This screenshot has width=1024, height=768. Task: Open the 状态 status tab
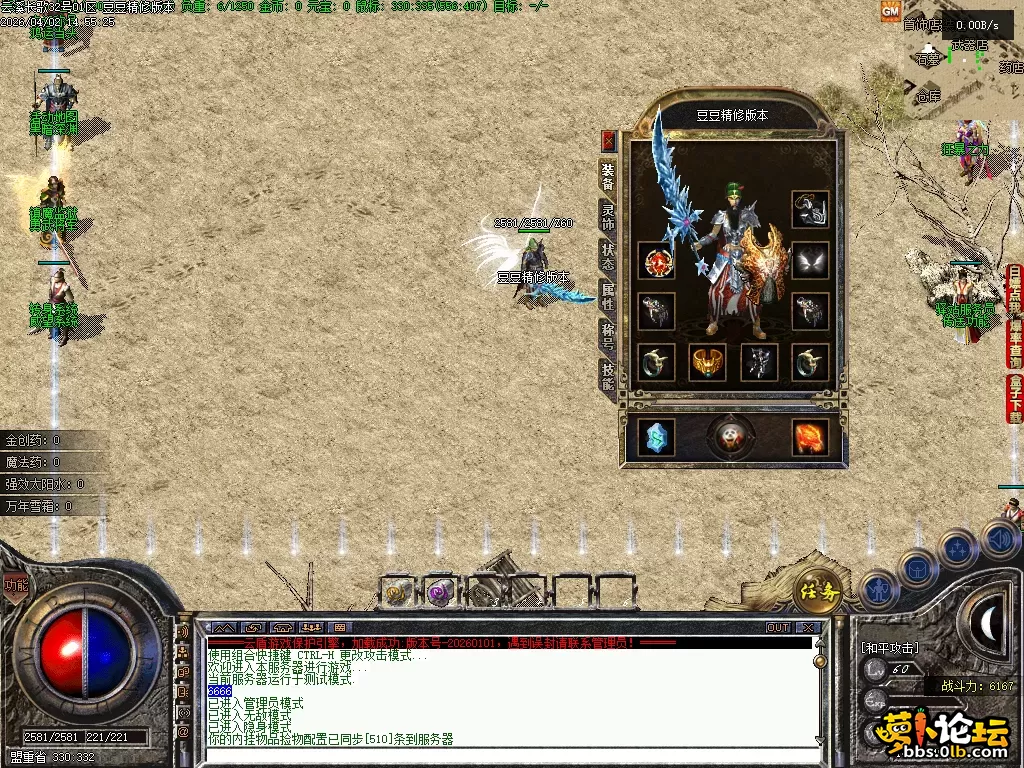[x=607, y=254]
